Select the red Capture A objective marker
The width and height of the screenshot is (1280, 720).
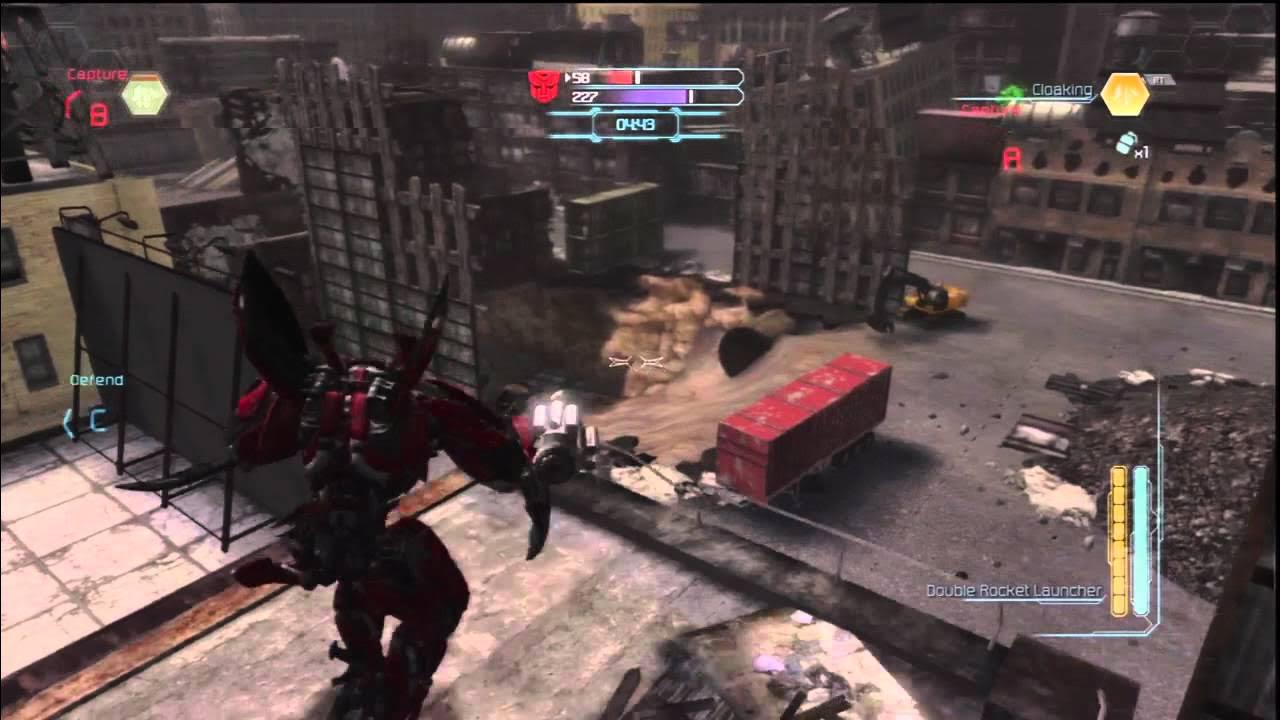click(1012, 158)
